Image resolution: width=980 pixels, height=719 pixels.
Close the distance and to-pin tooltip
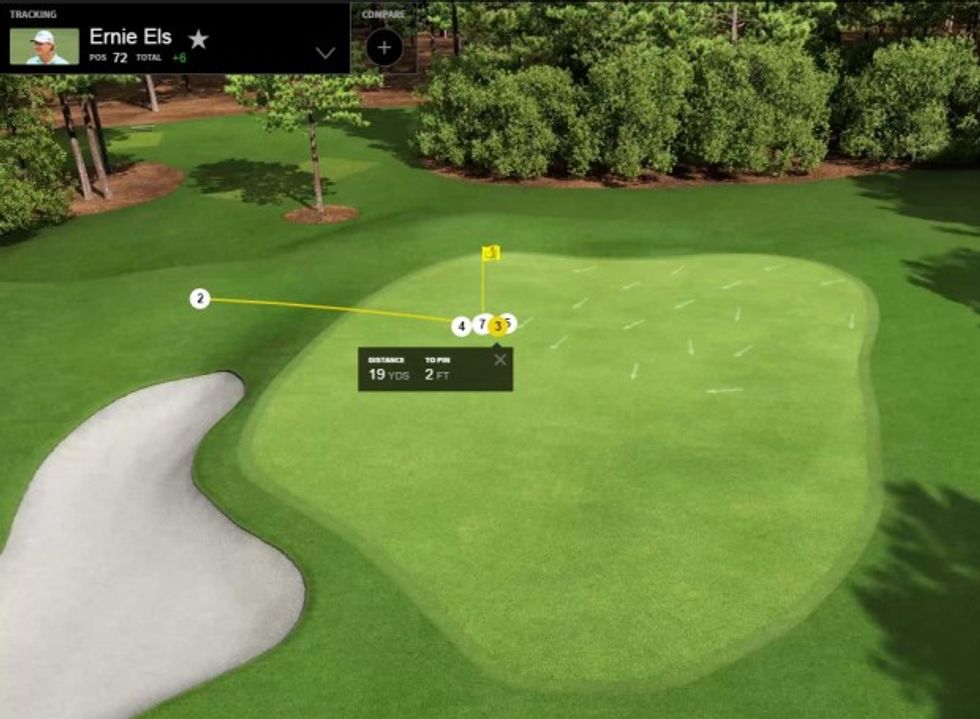coord(500,360)
